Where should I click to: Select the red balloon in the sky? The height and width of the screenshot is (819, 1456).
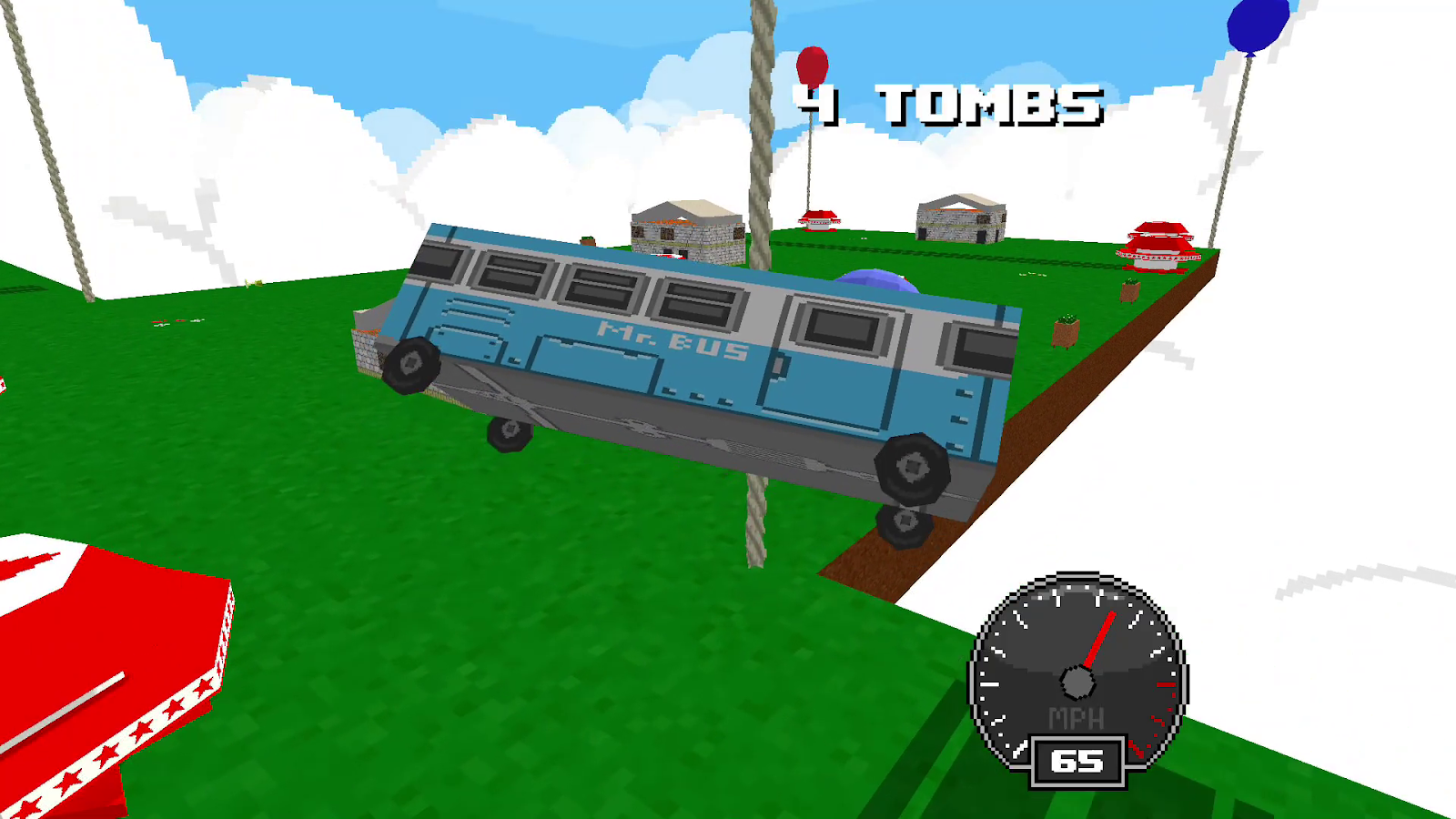click(813, 64)
